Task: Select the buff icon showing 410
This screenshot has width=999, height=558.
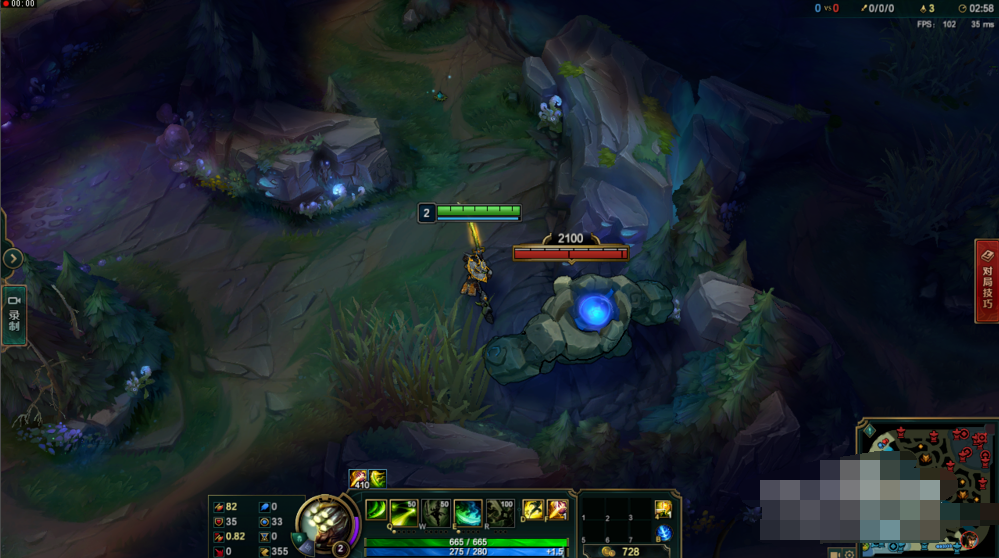Action: pos(358,479)
